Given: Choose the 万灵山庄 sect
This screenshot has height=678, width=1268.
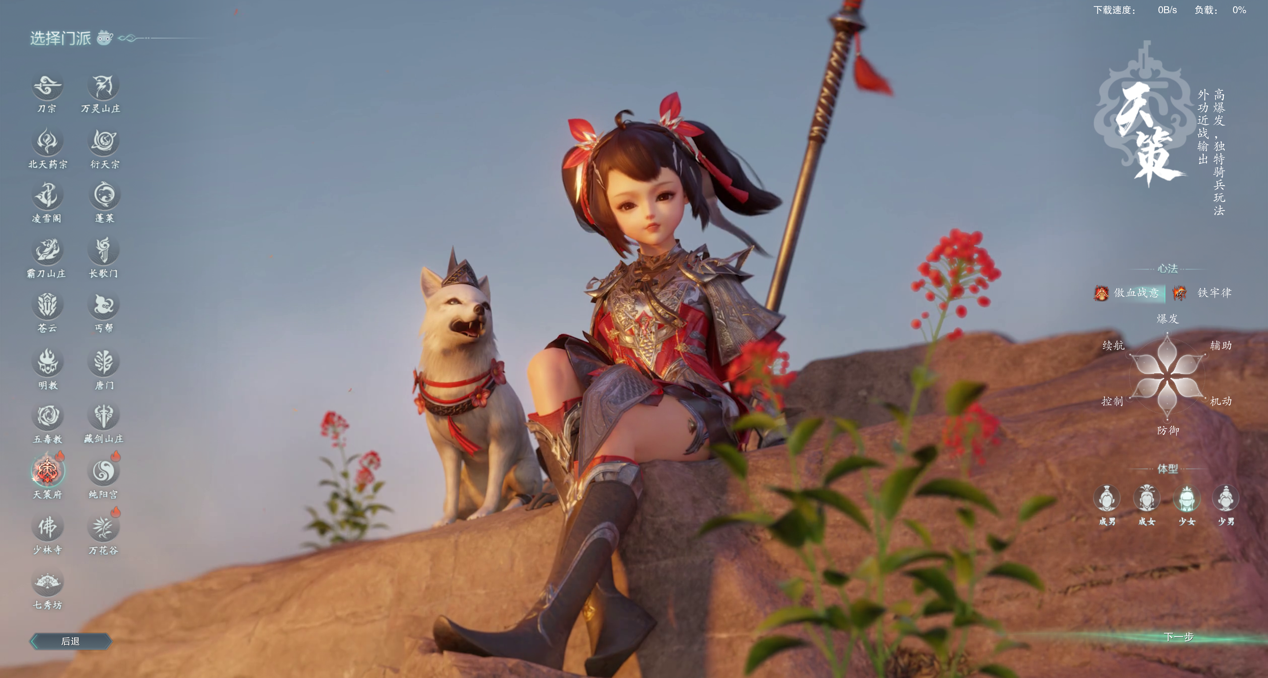Looking at the screenshot, I should [x=102, y=87].
